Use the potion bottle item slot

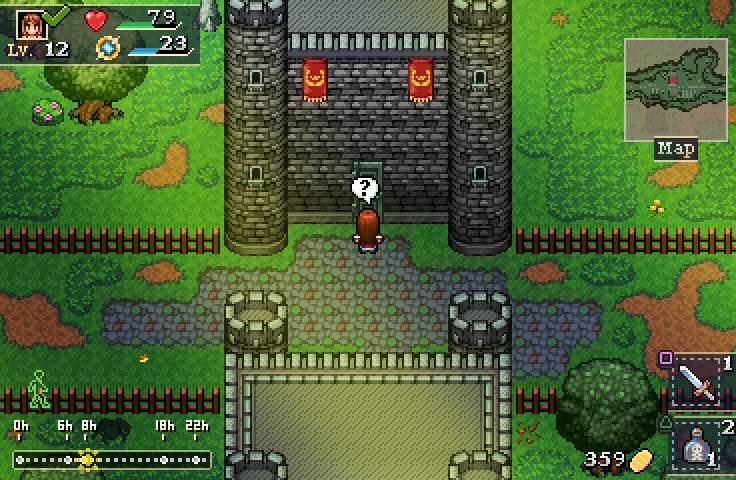coord(699,446)
